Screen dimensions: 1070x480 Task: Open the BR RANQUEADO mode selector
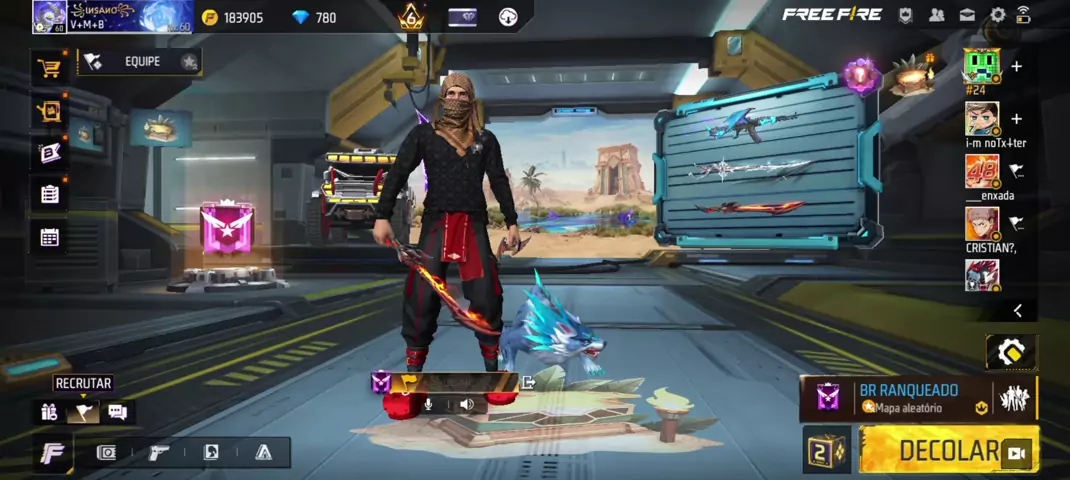click(908, 398)
